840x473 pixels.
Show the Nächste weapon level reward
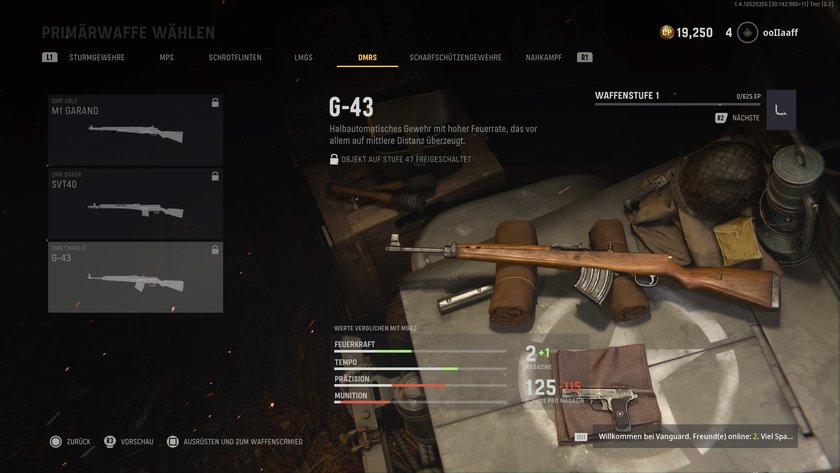point(738,118)
